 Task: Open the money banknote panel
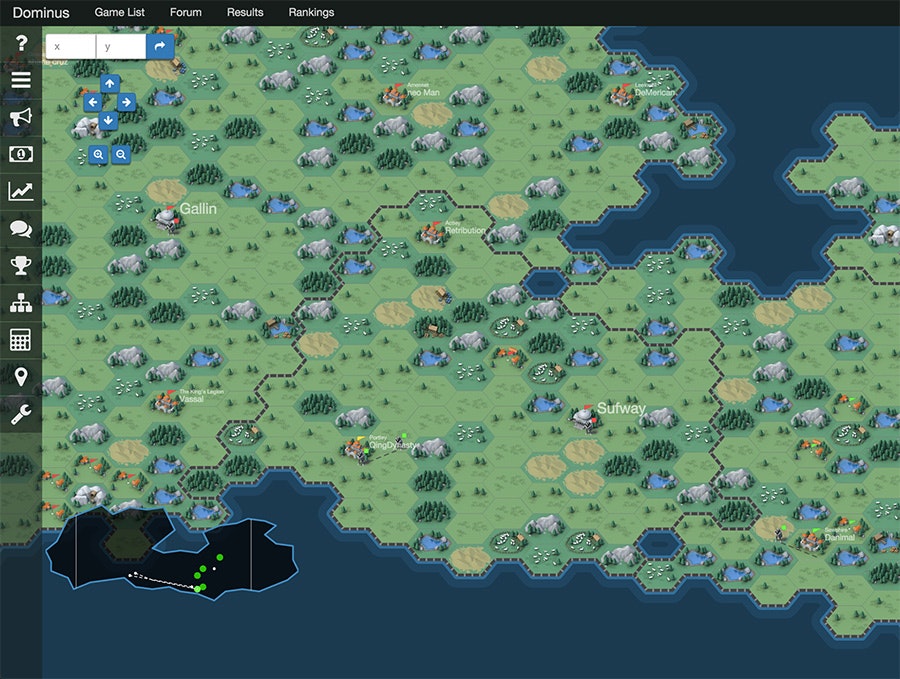21,154
